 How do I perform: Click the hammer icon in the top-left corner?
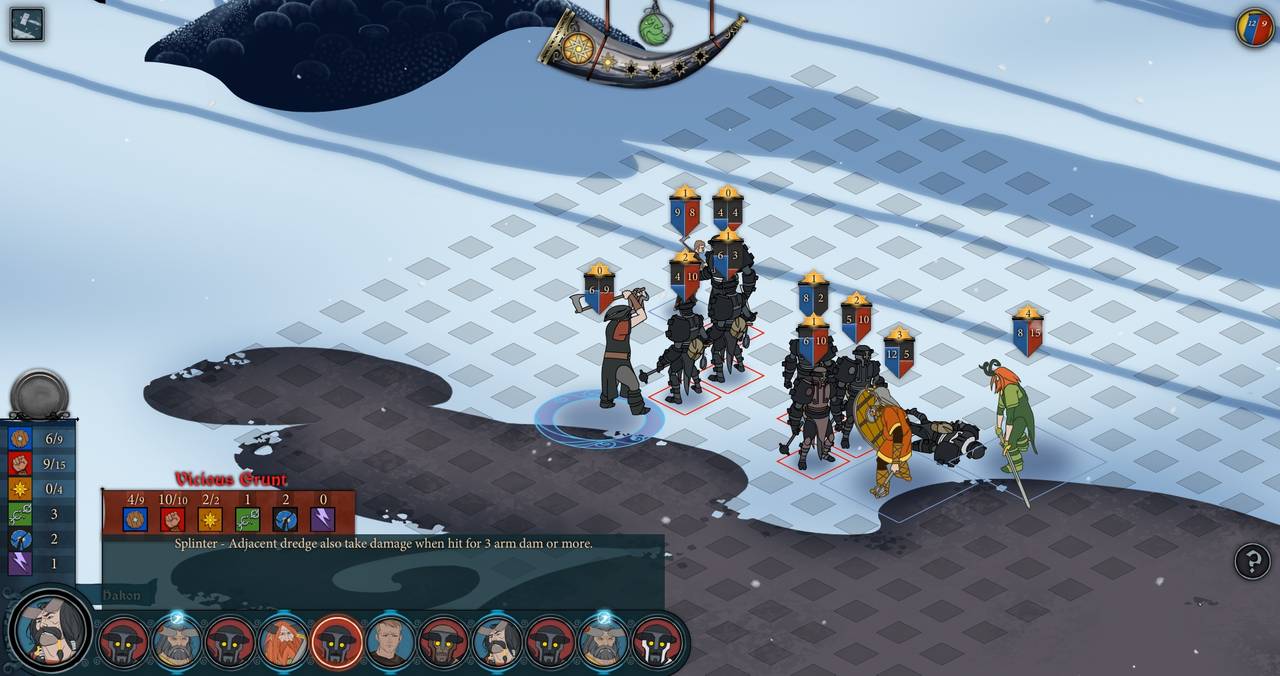tap(27, 24)
